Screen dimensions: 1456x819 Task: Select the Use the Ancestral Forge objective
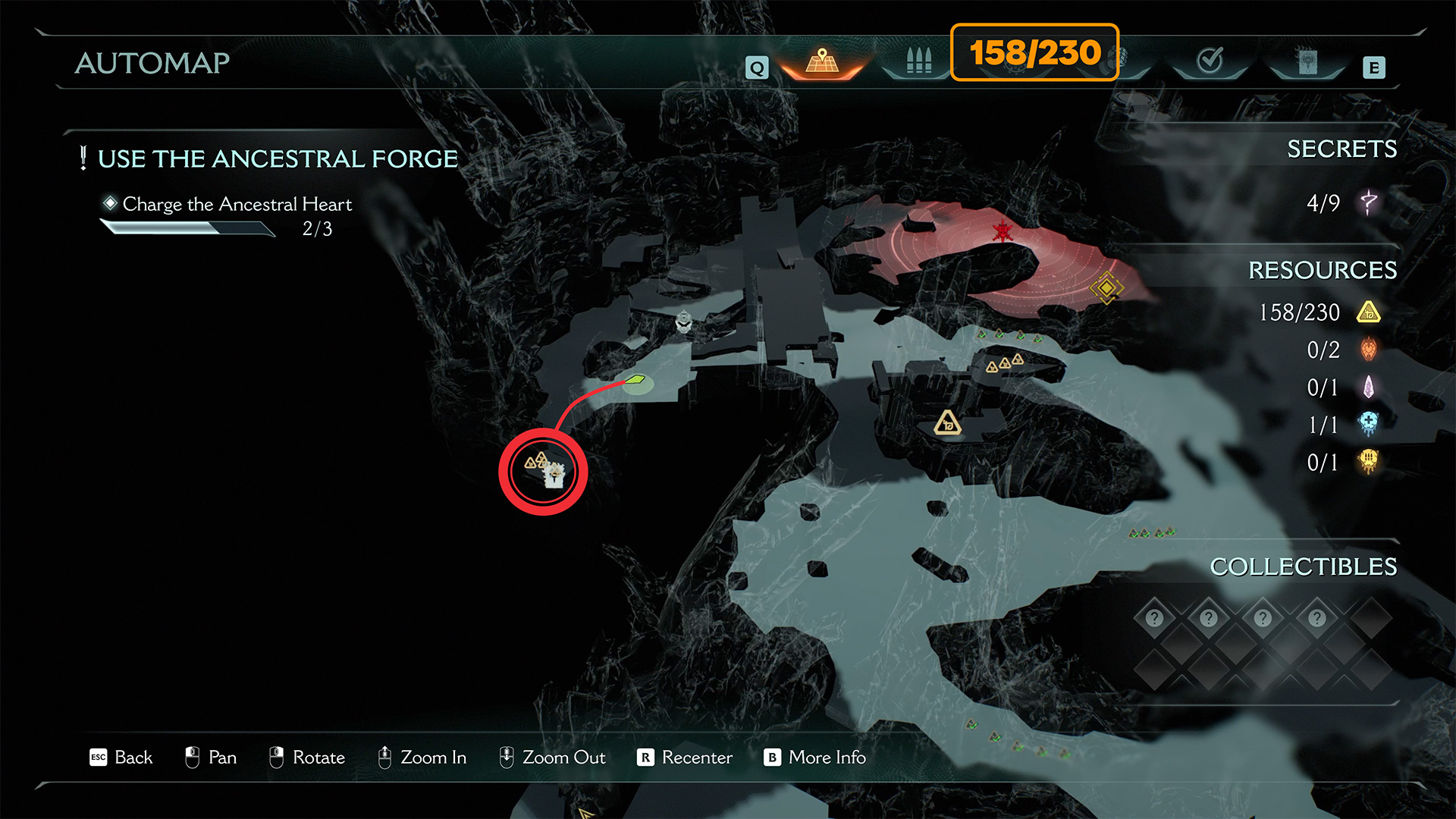pyautogui.click(x=278, y=159)
